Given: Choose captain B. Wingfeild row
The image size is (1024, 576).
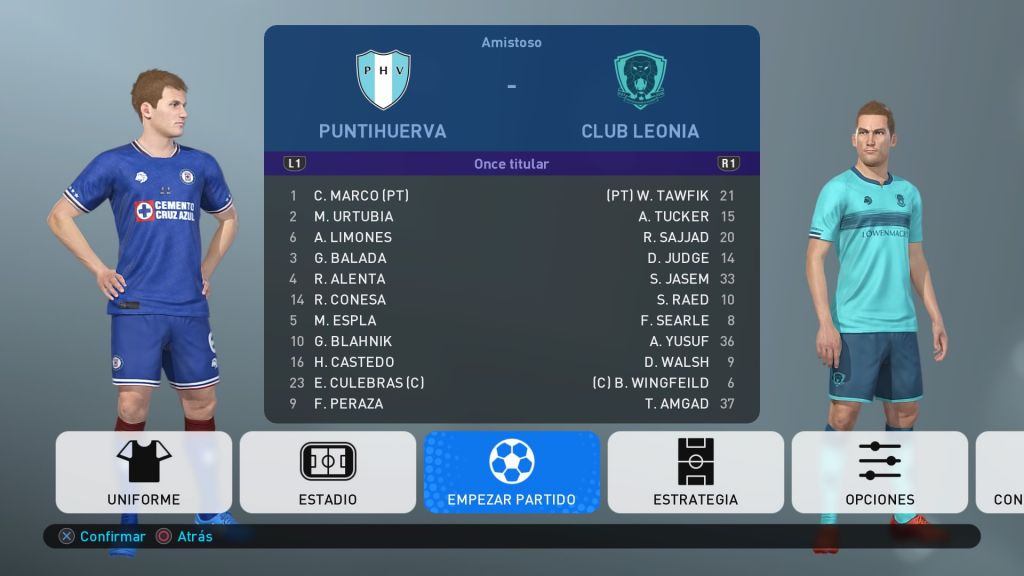Looking at the screenshot, I should coord(651,383).
